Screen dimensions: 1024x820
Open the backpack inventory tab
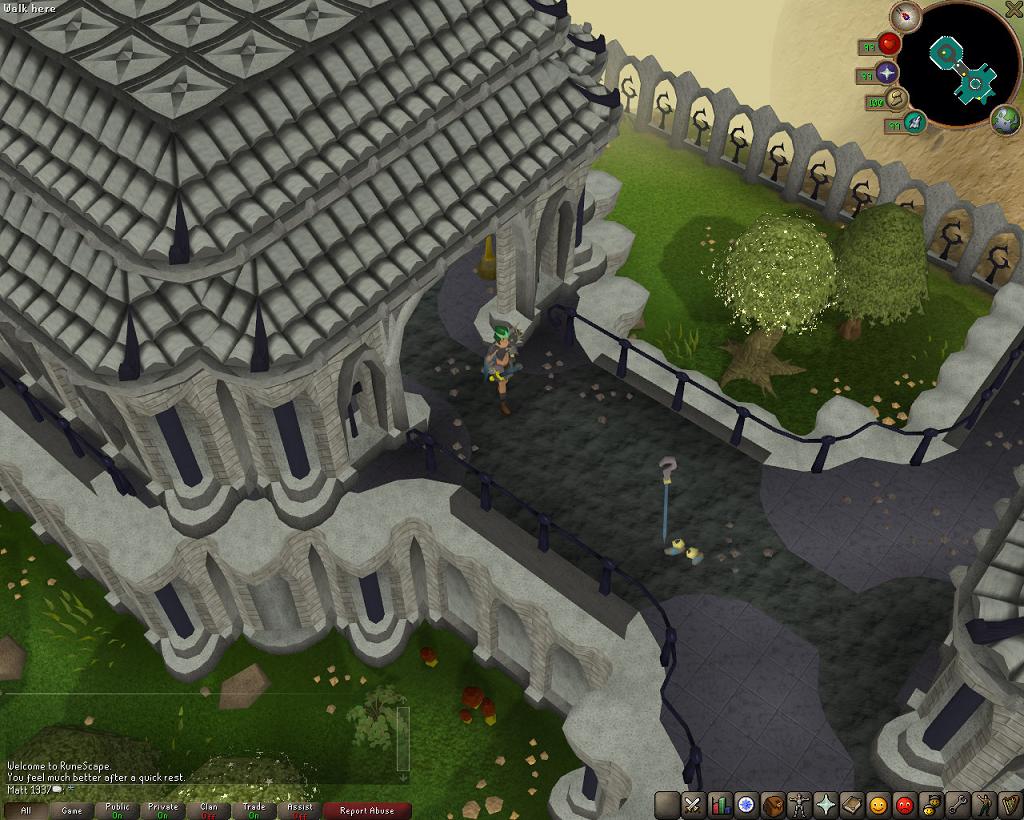click(773, 804)
